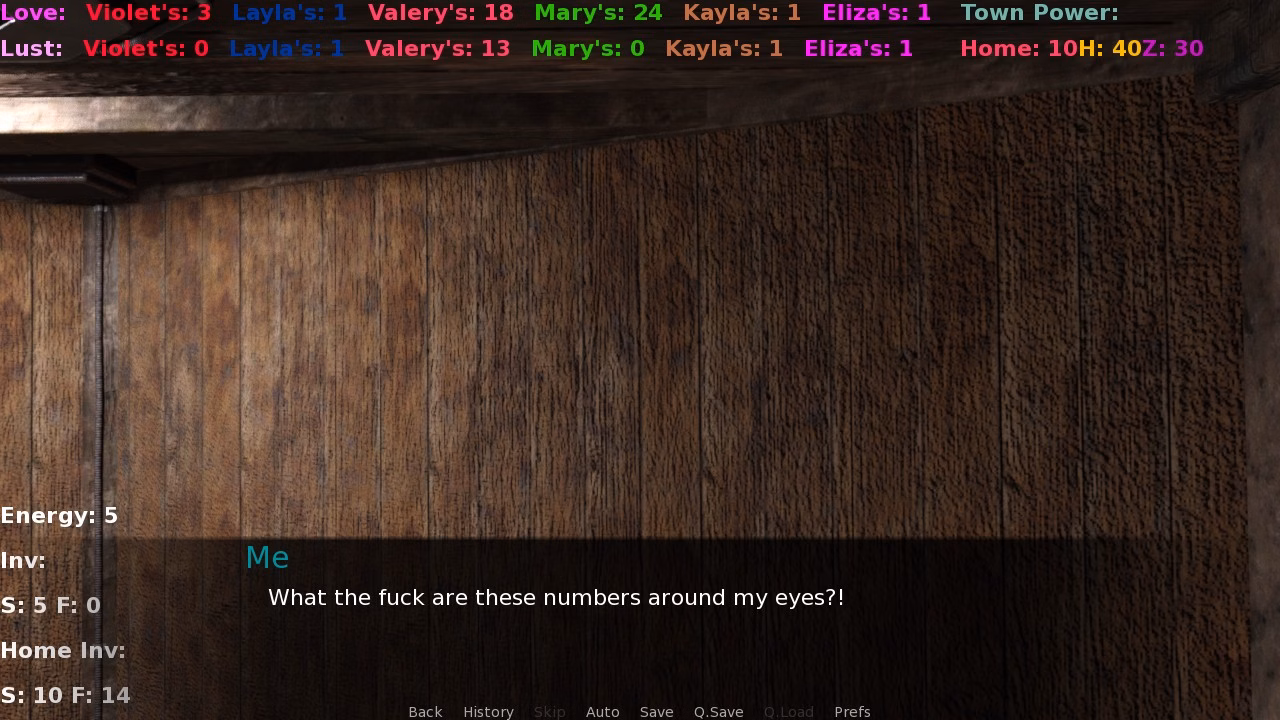Open the game Preferences via Prefs
This screenshot has width=1280, height=720.
tap(852, 711)
